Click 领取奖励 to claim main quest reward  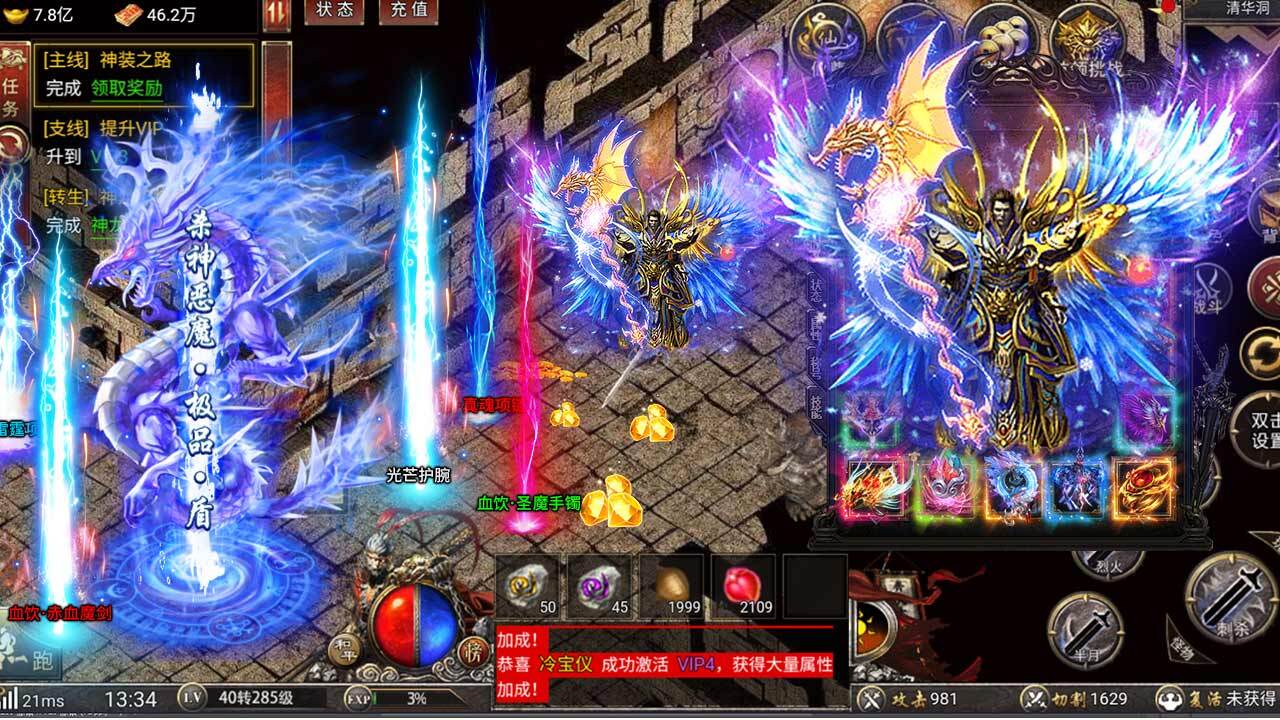pos(126,88)
